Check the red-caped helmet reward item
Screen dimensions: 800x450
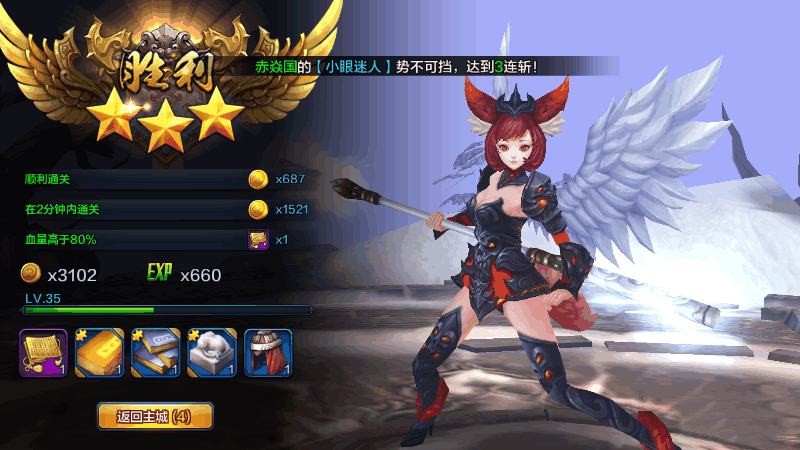pyautogui.click(x=268, y=353)
